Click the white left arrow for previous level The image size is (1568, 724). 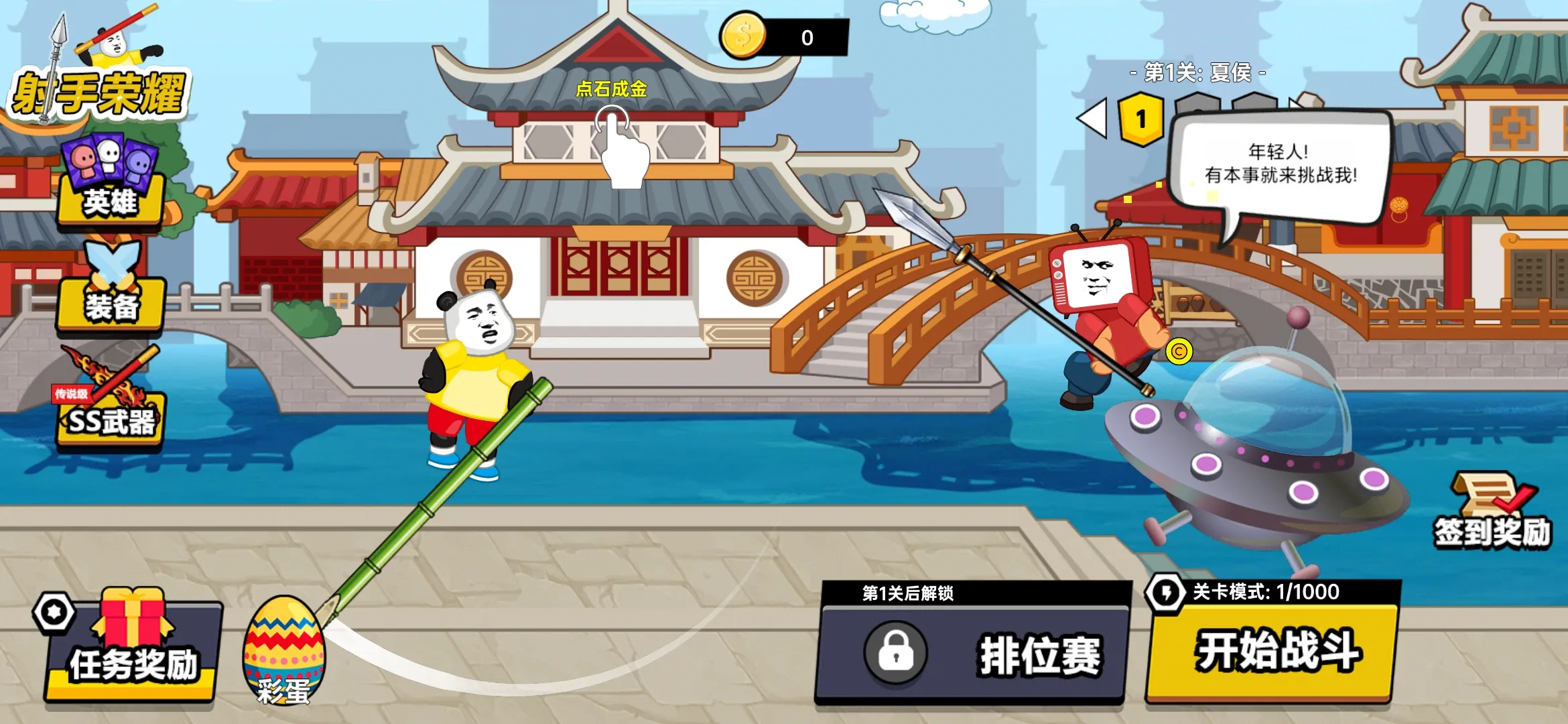pos(1092,119)
